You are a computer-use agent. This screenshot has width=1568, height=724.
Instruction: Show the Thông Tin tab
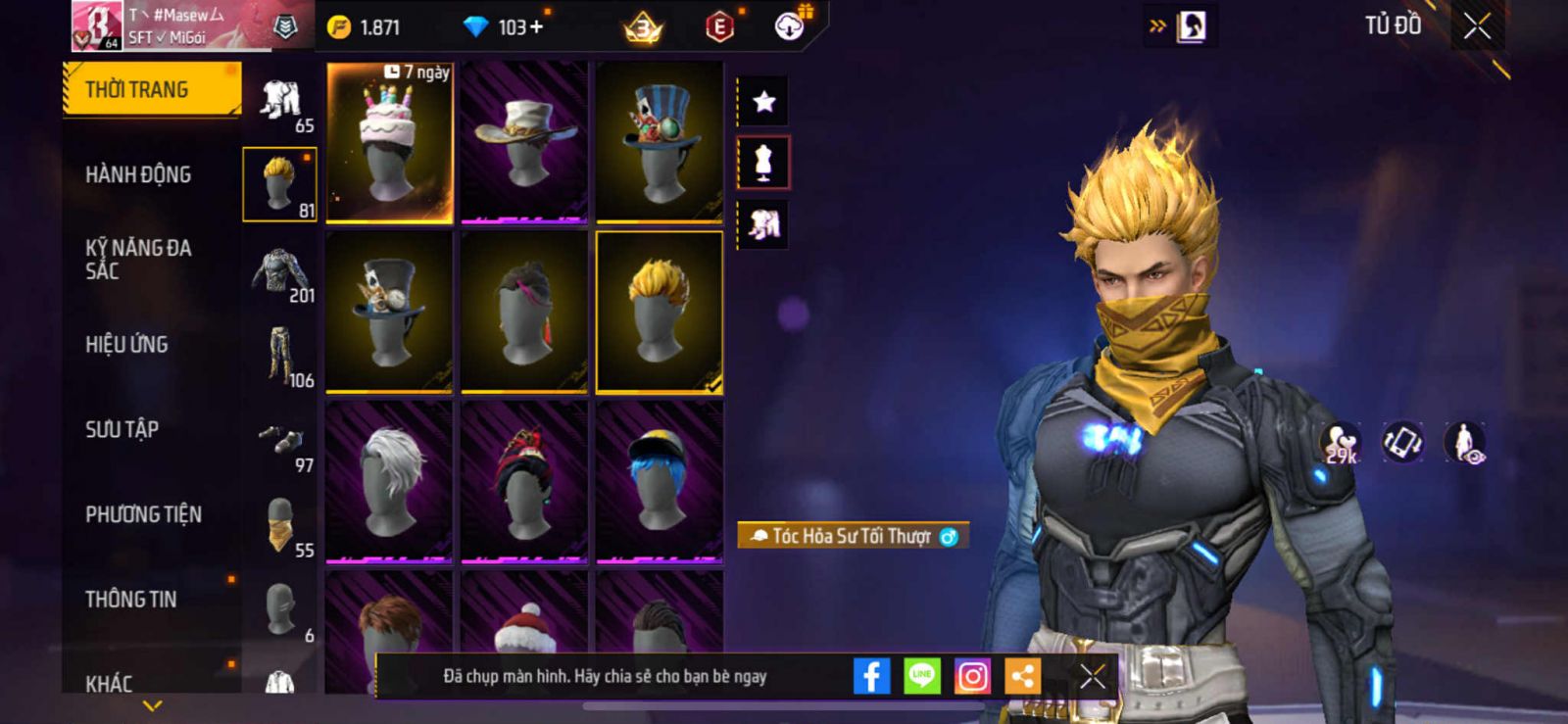point(130,600)
